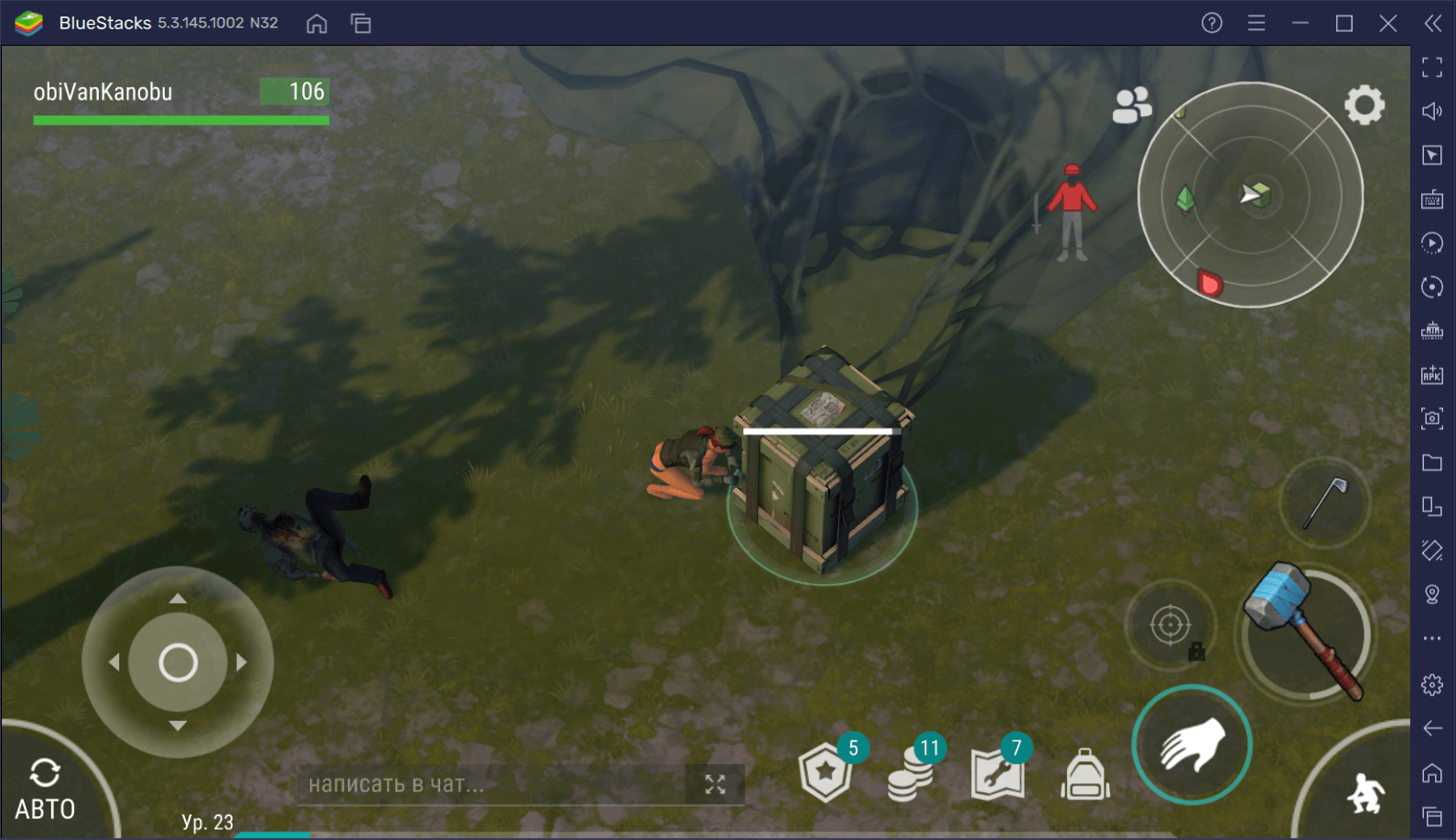The width and height of the screenshot is (1456, 840).
Task: Open the players list icon
Action: click(1131, 105)
